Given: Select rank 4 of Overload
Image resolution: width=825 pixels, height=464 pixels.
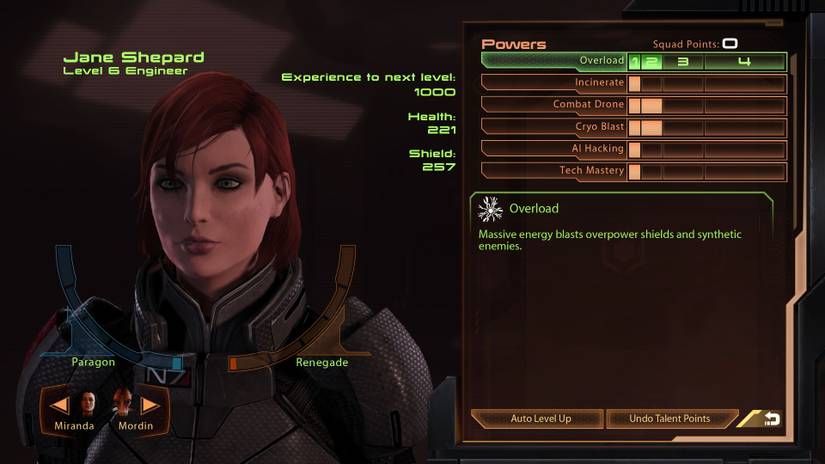Looking at the screenshot, I should point(744,62).
